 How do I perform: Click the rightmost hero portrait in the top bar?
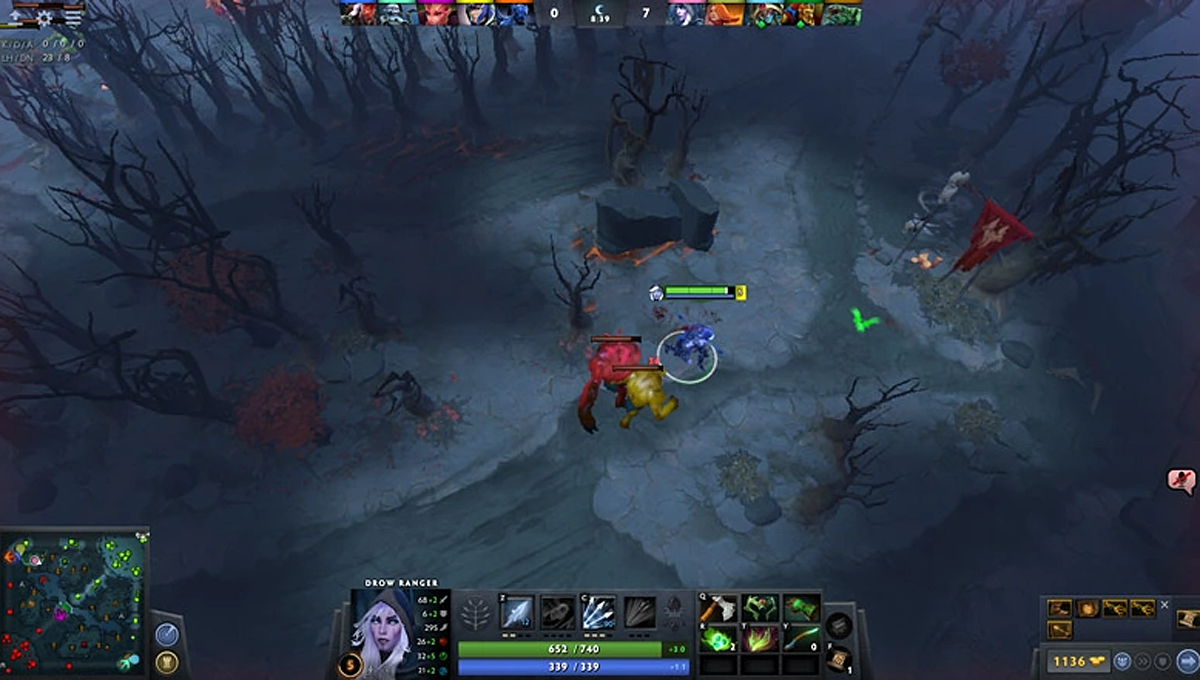pyautogui.click(x=842, y=14)
